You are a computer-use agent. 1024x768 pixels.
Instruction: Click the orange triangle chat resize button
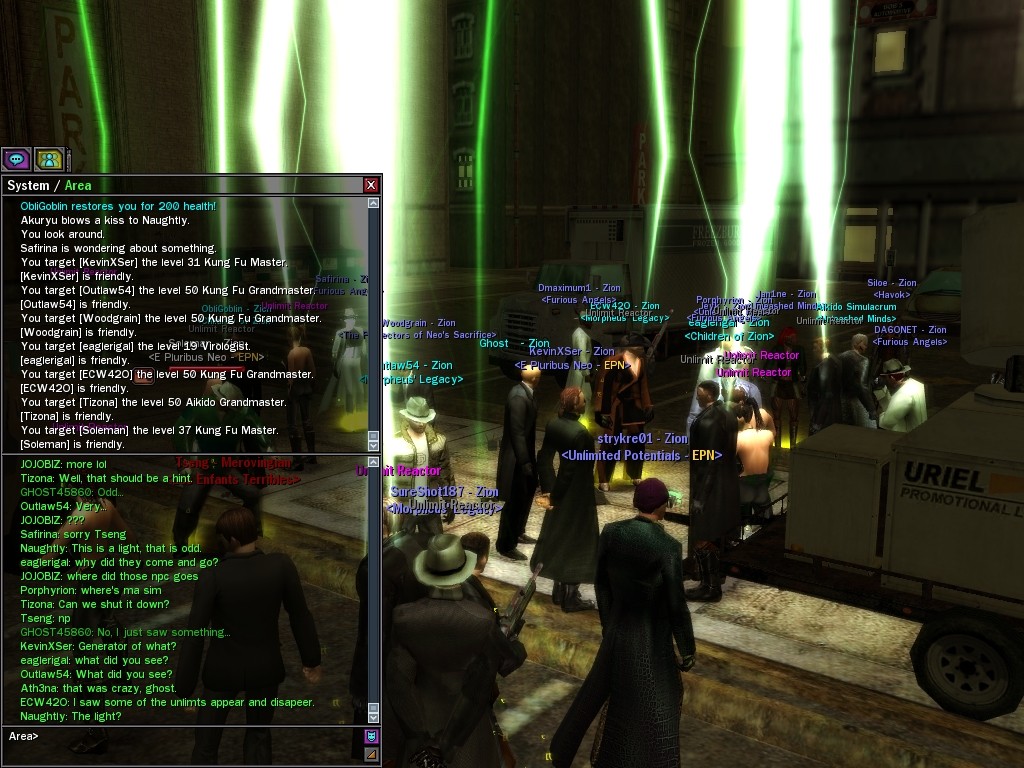pos(372,754)
